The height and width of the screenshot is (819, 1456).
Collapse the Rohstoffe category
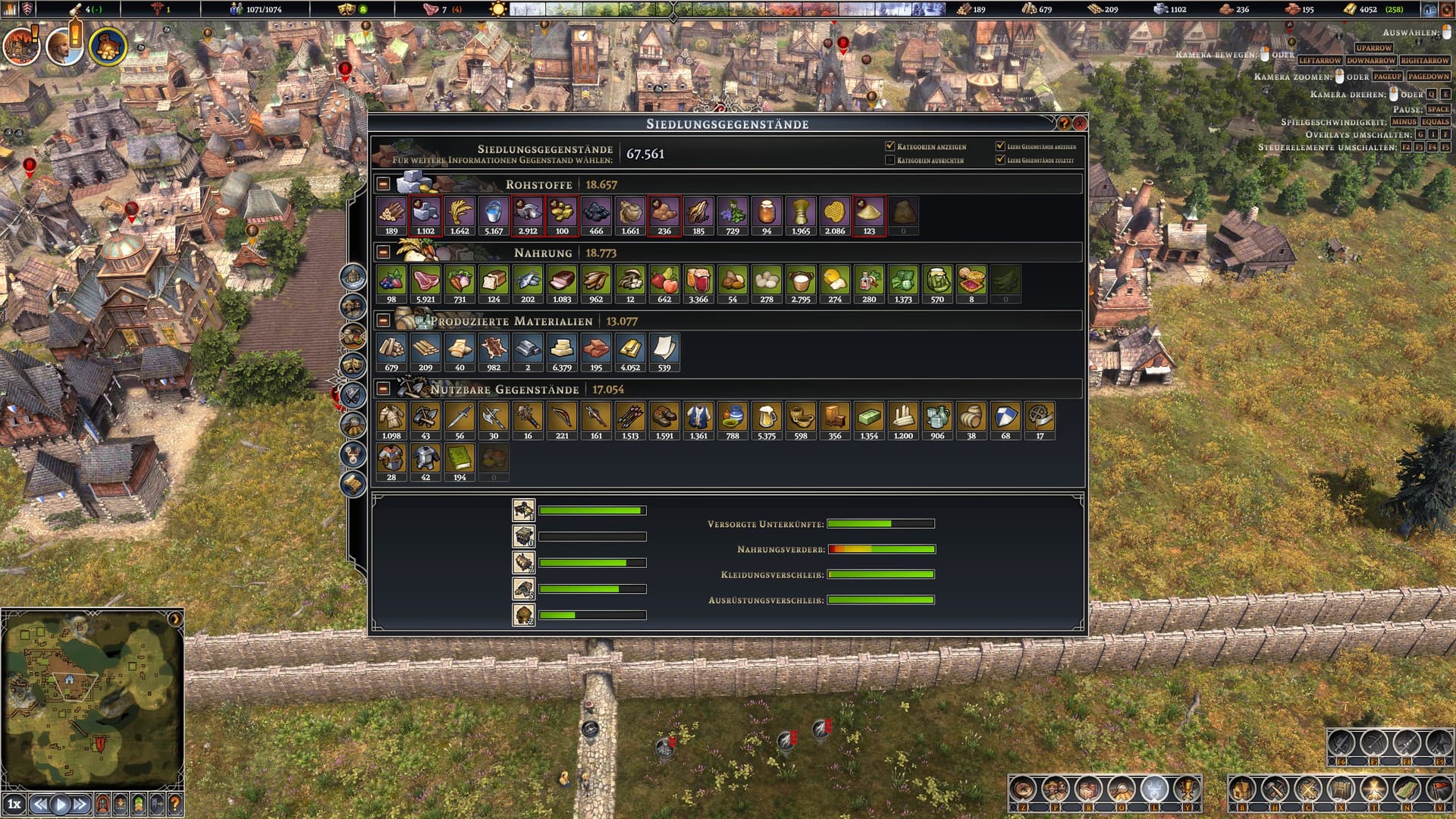coord(384,184)
